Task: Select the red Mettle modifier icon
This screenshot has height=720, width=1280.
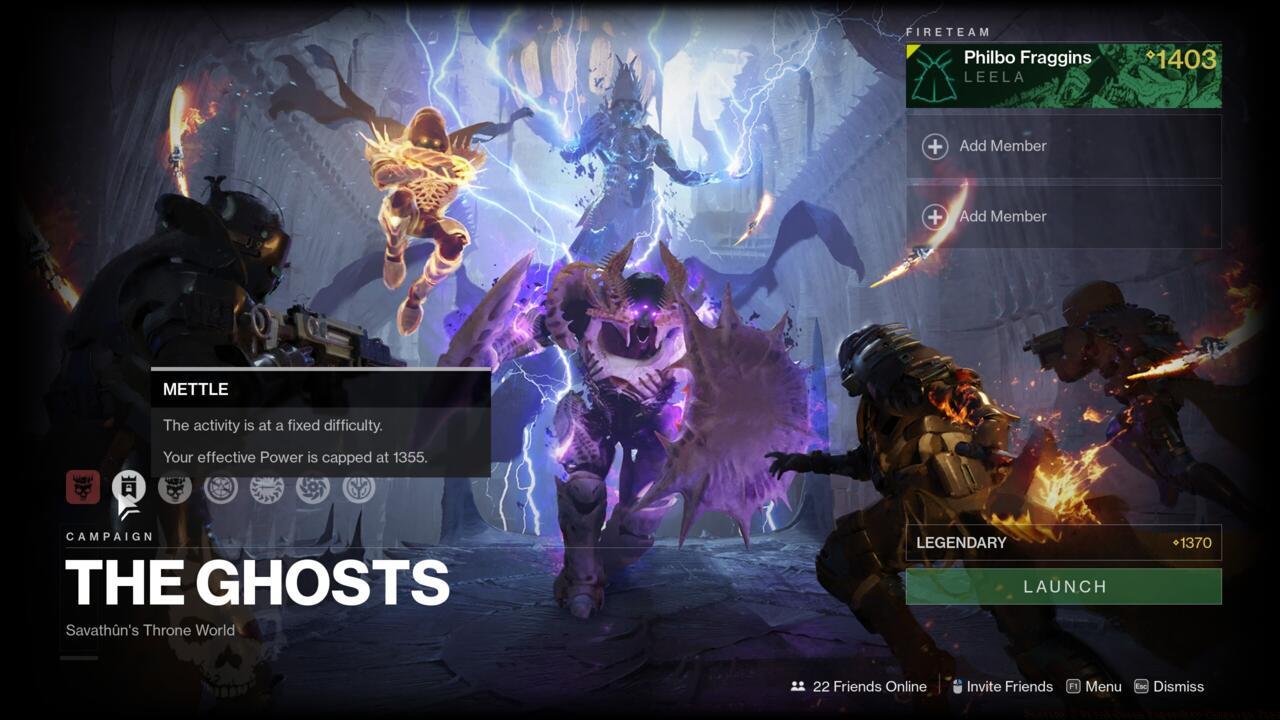Action: pyautogui.click(x=85, y=489)
